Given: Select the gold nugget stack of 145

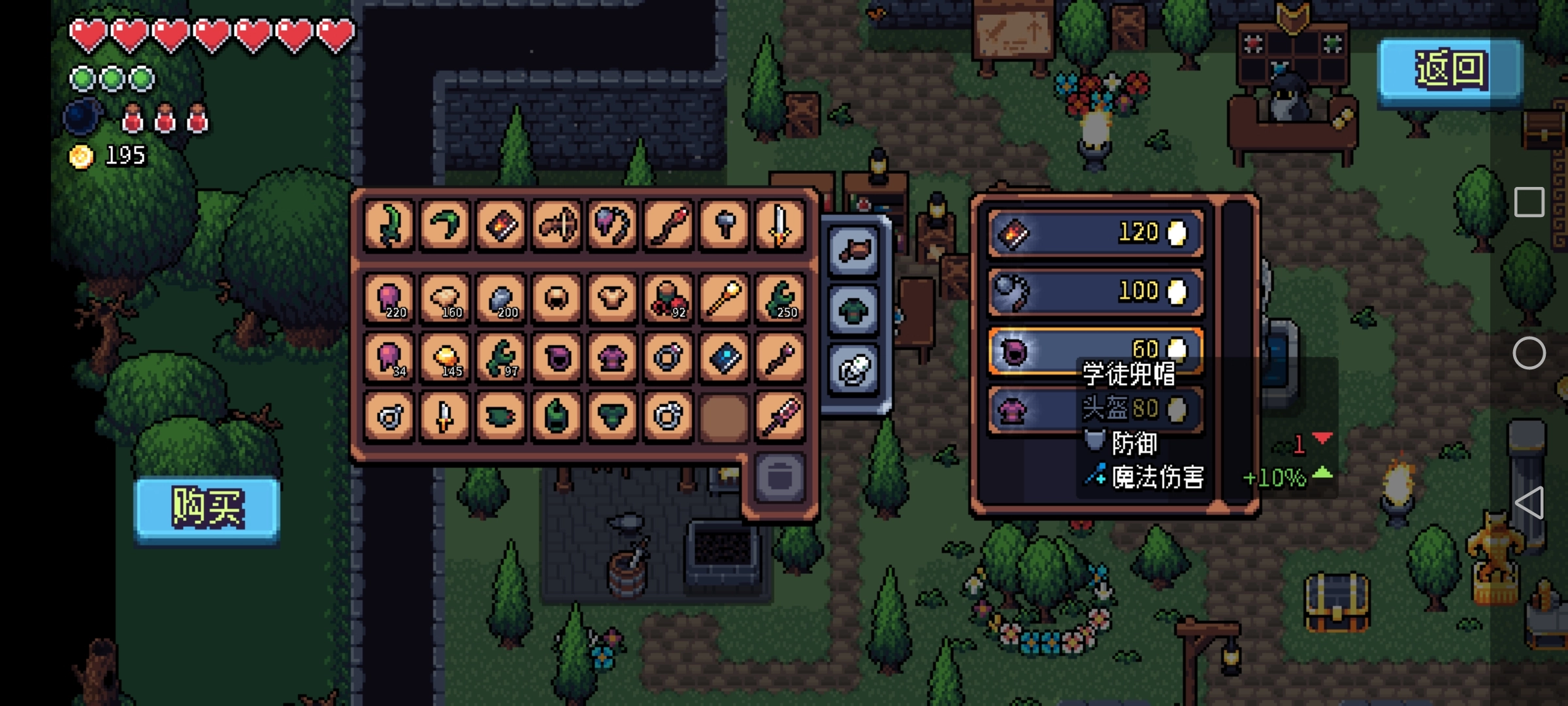Looking at the screenshot, I should point(445,357).
